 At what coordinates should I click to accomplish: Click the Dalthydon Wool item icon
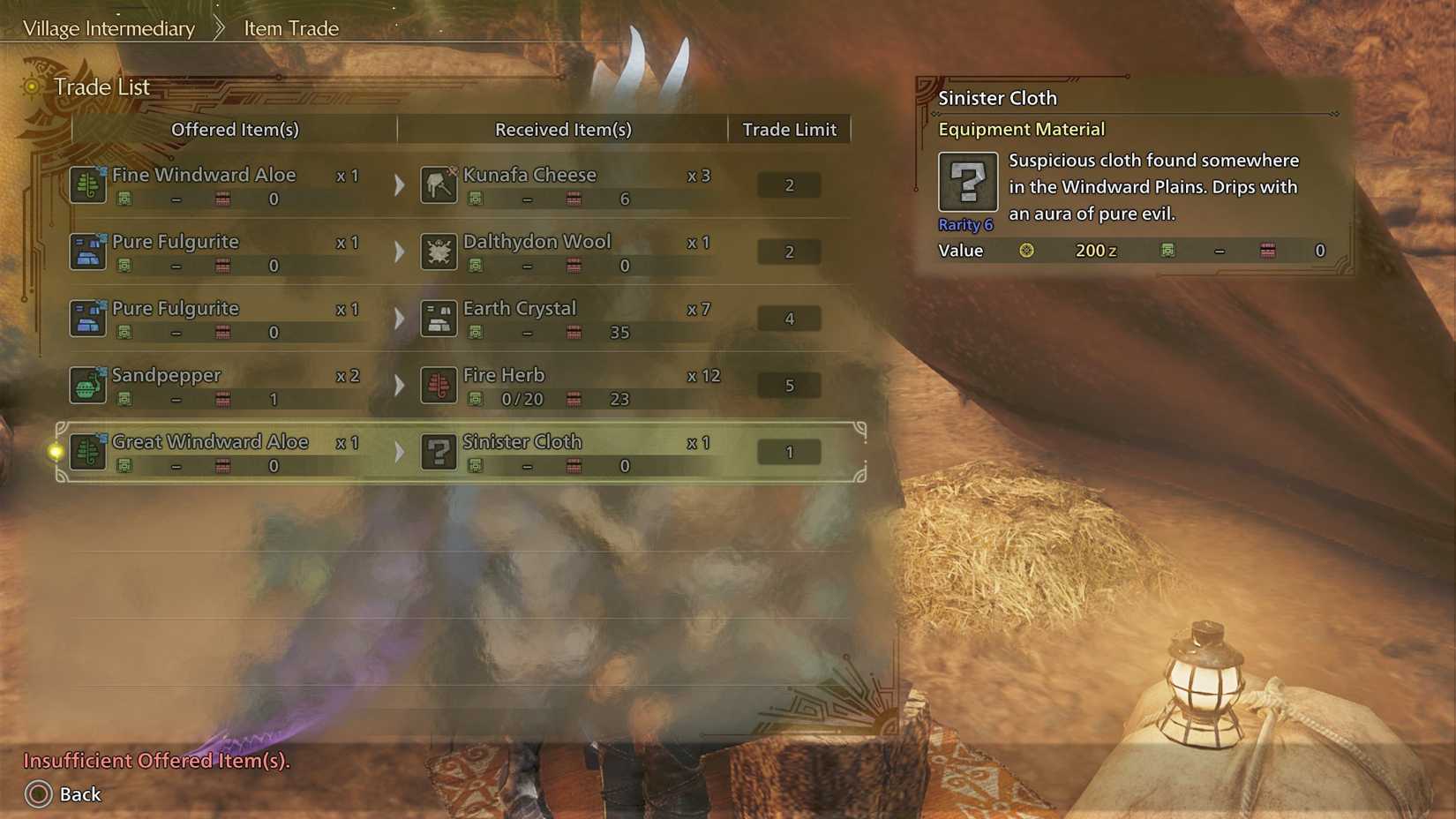coord(439,252)
